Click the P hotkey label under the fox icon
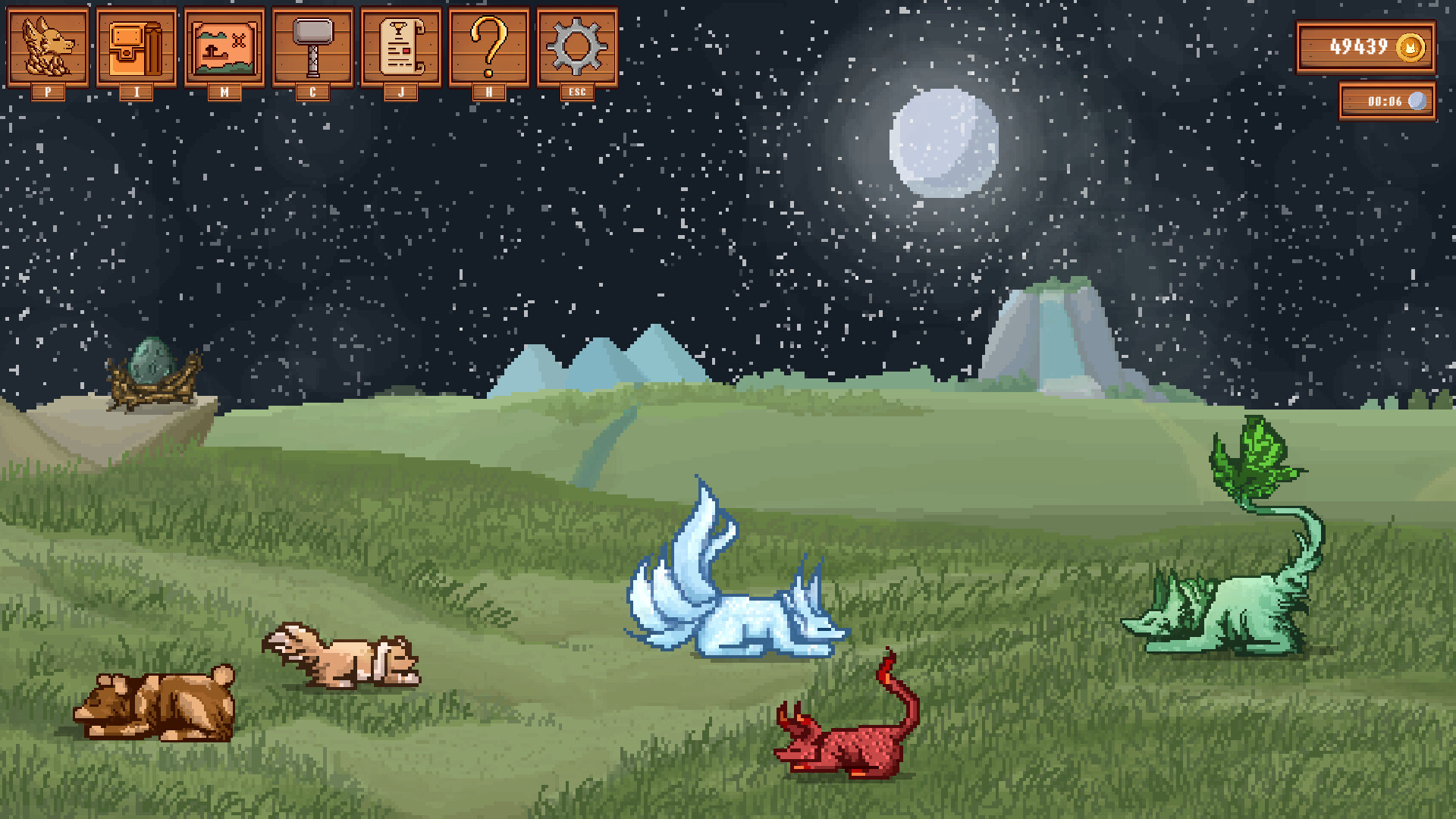The image size is (1456, 819). (47, 93)
